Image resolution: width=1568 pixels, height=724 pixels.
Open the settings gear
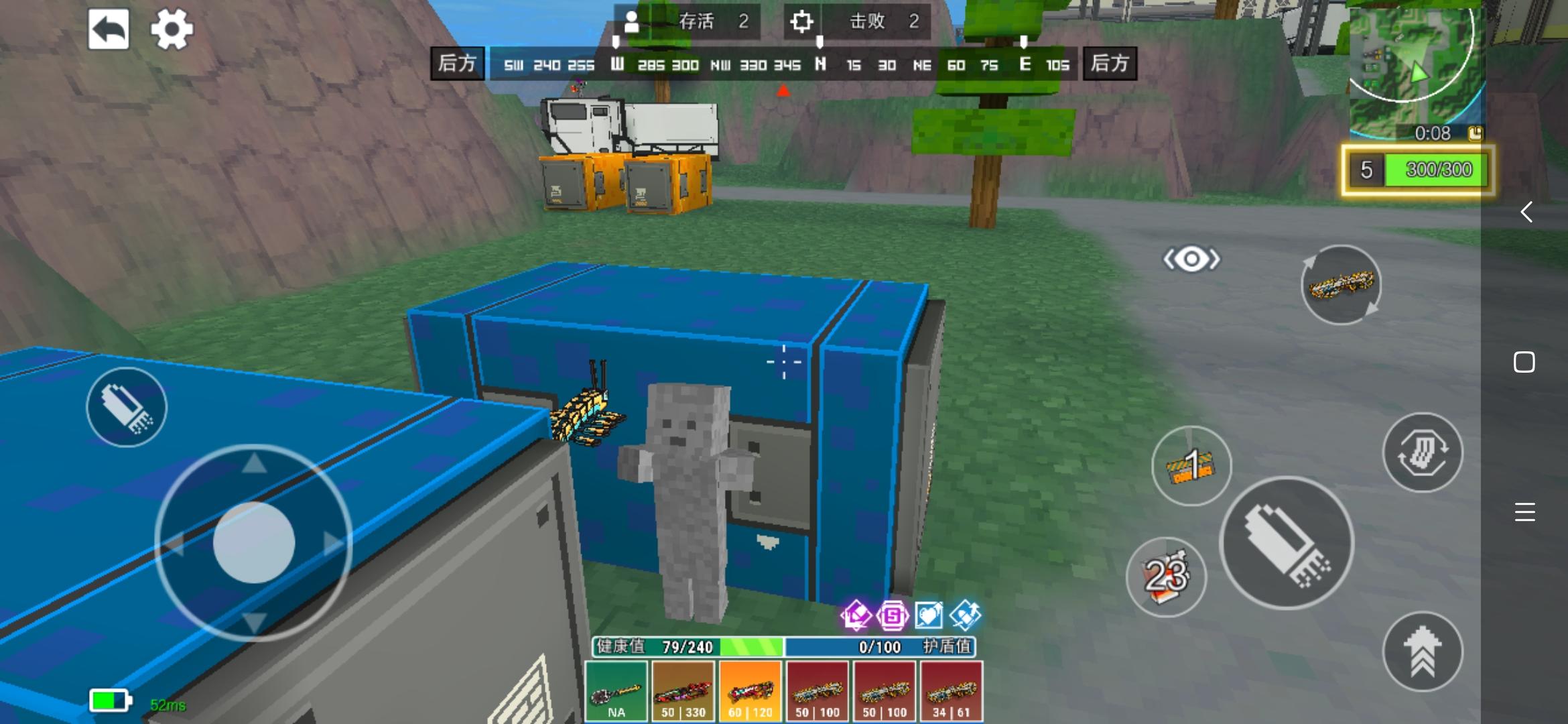click(x=173, y=28)
